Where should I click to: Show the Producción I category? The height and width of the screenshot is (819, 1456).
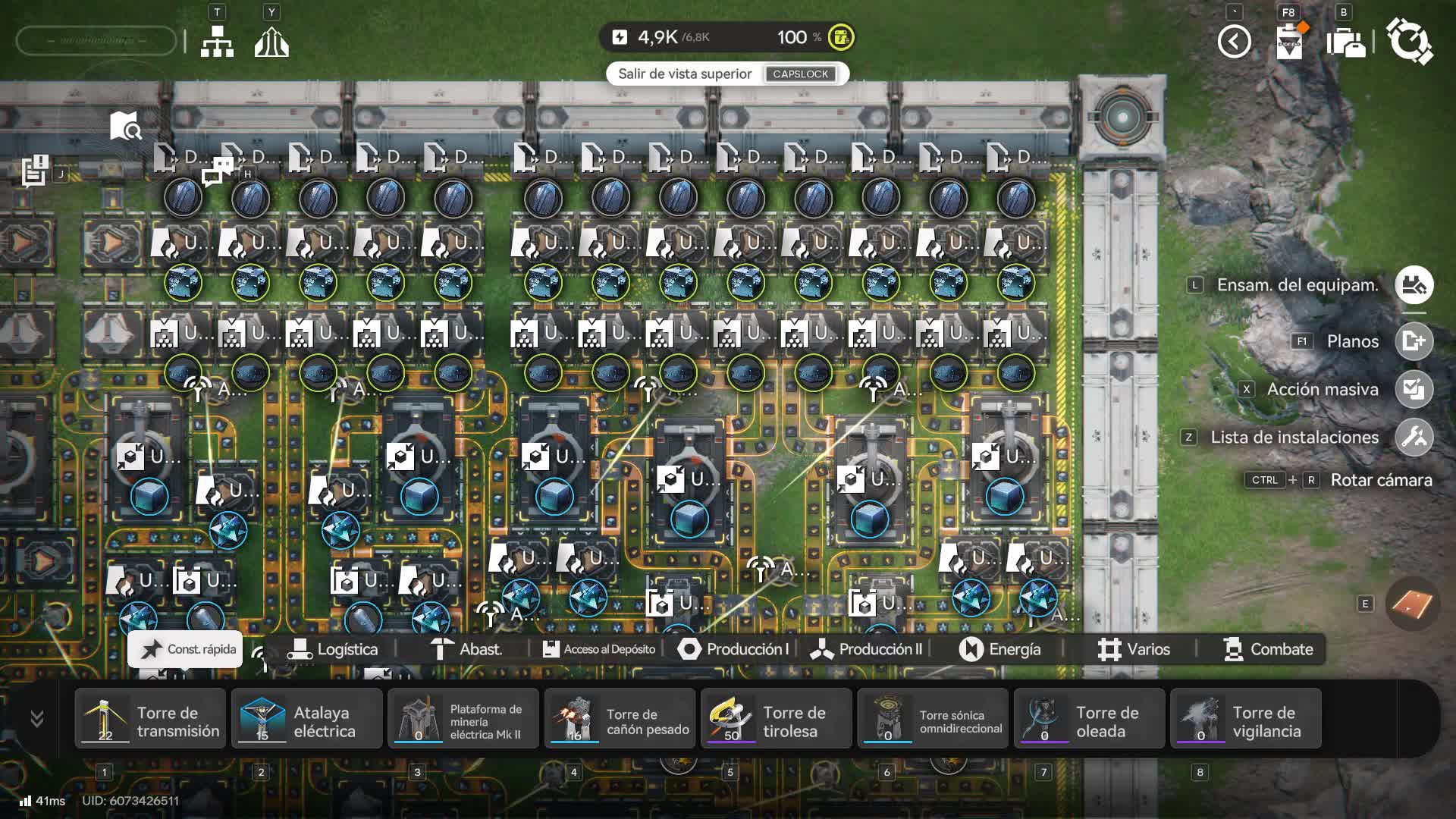[x=733, y=649]
